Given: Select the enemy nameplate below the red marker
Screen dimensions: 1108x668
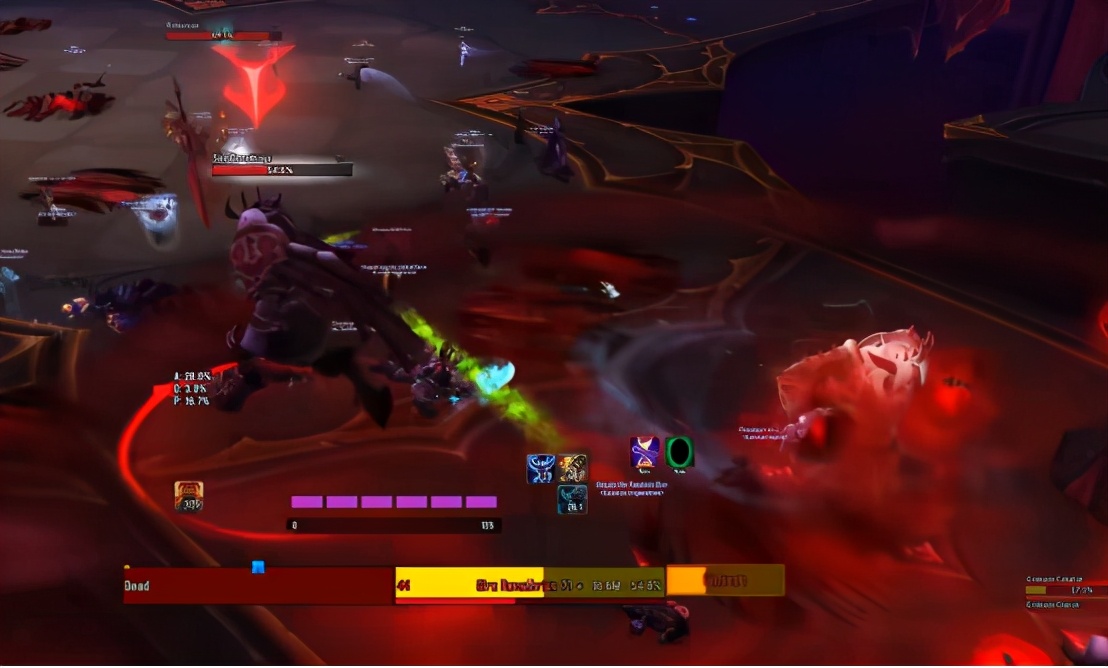Looking at the screenshot, I should pyautogui.click(x=282, y=170).
